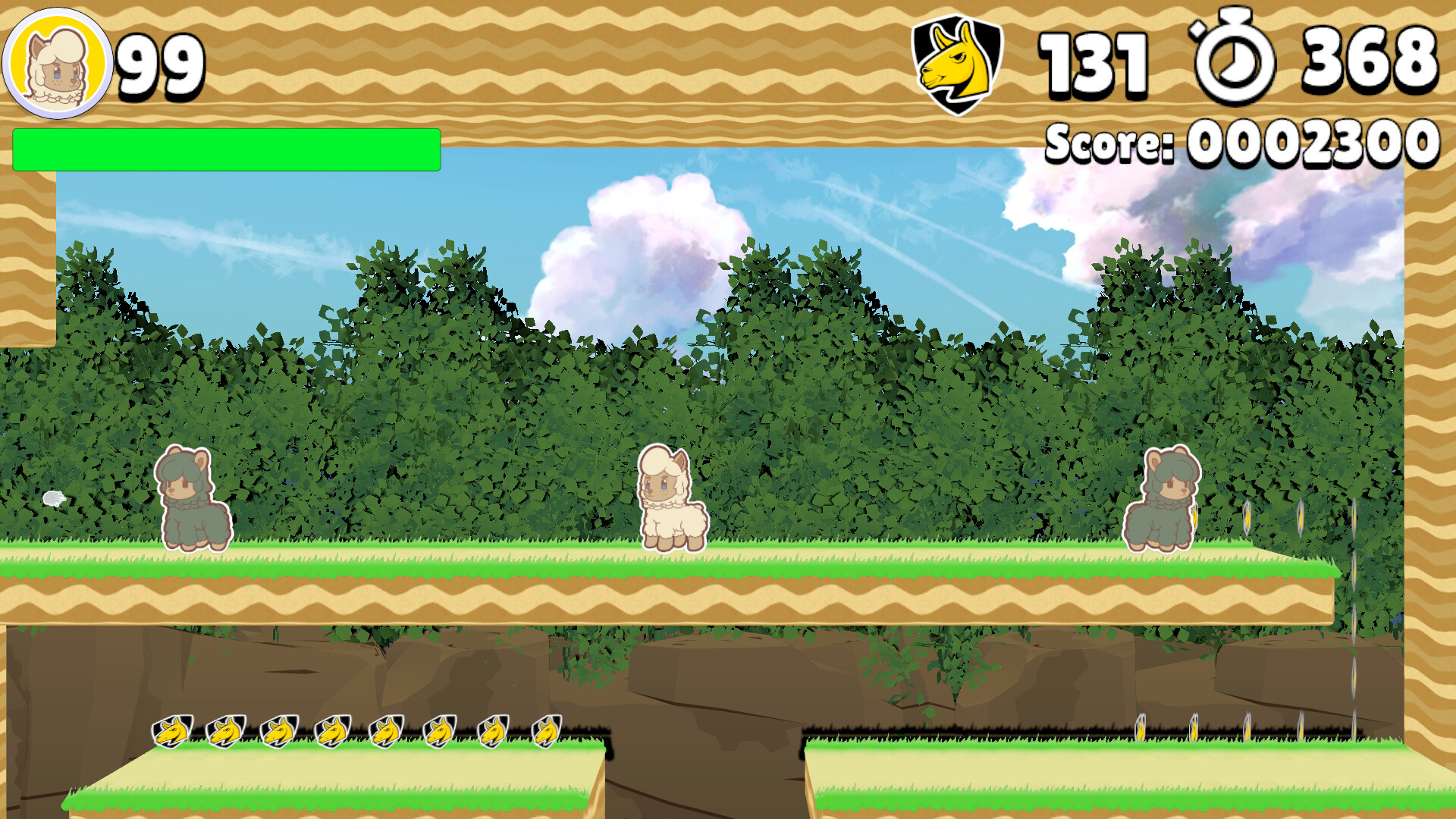
Task: Click the green health bar
Action: tap(227, 149)
